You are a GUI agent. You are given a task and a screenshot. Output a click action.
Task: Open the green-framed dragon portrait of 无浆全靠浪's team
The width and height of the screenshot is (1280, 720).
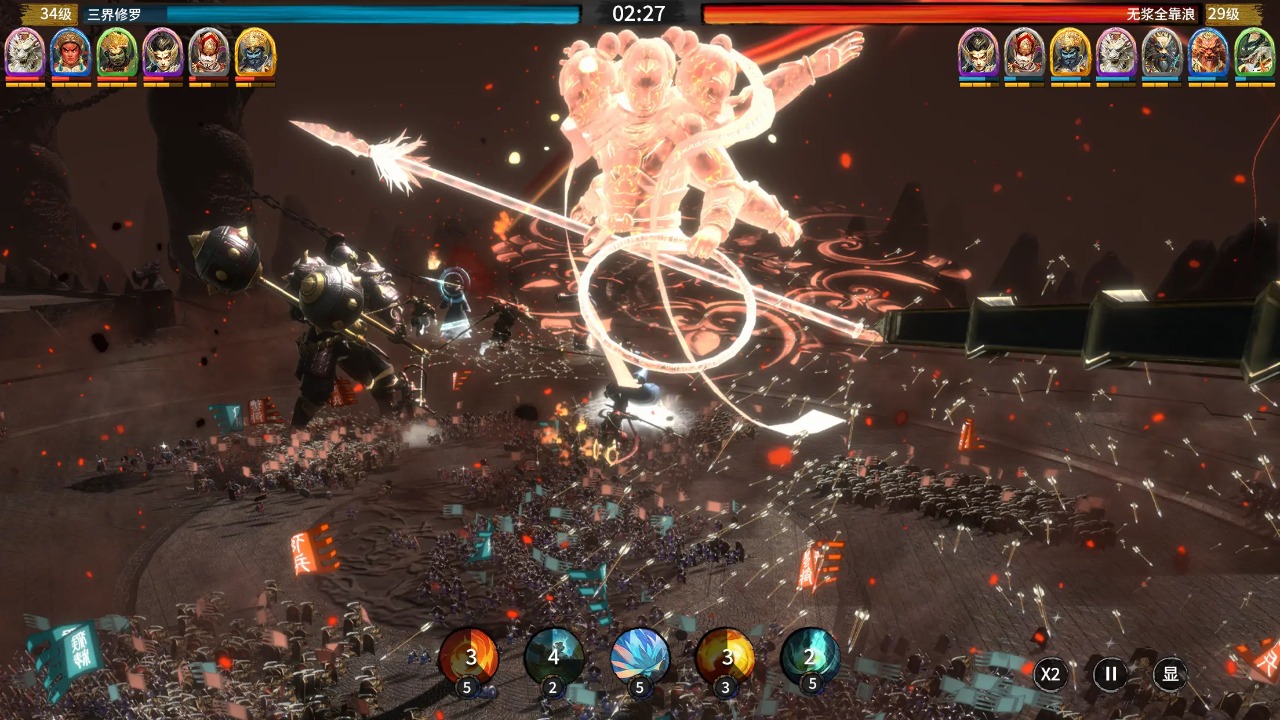tap(1254, 51)
